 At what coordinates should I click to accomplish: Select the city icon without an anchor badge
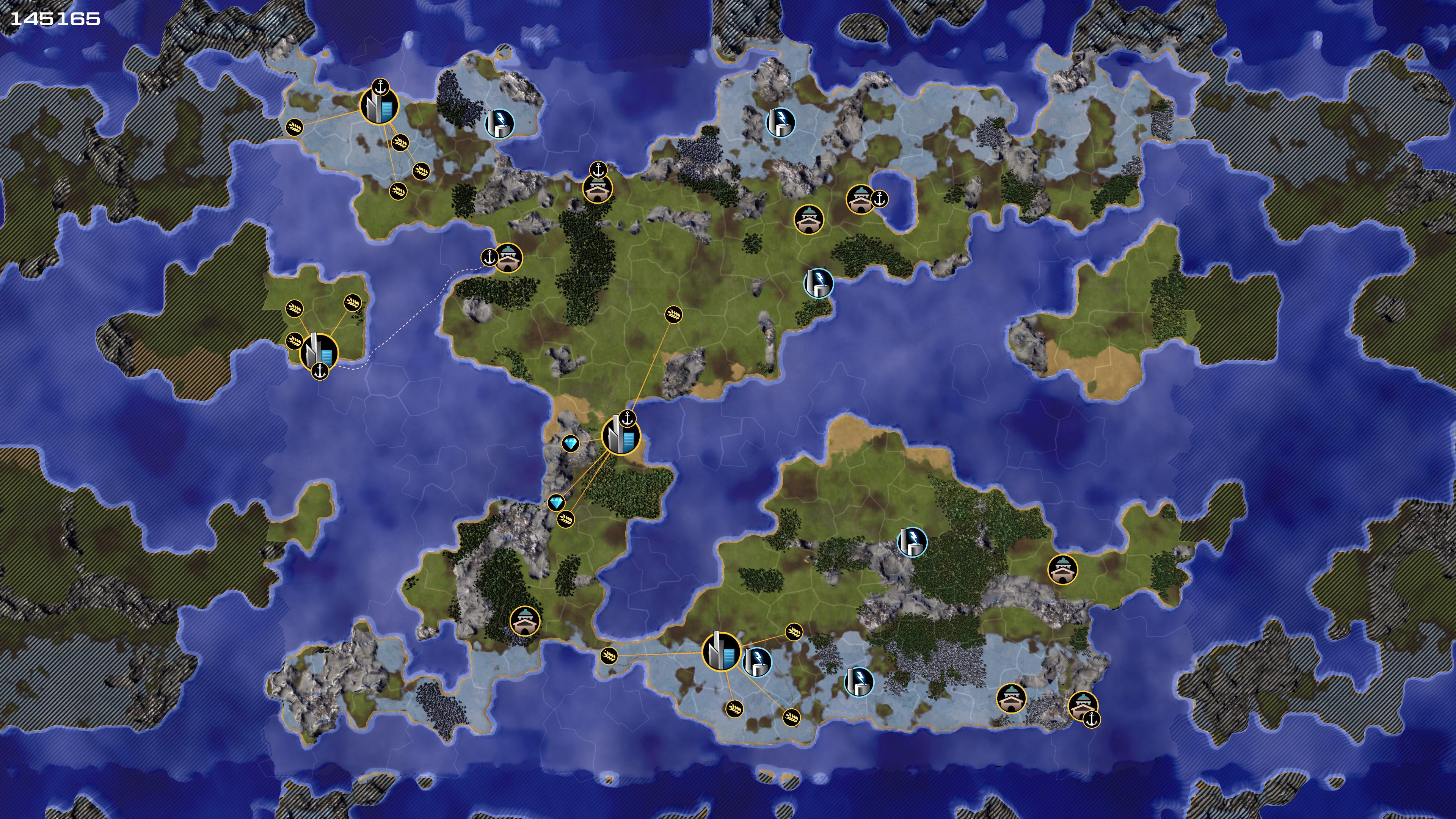(721, 652)
